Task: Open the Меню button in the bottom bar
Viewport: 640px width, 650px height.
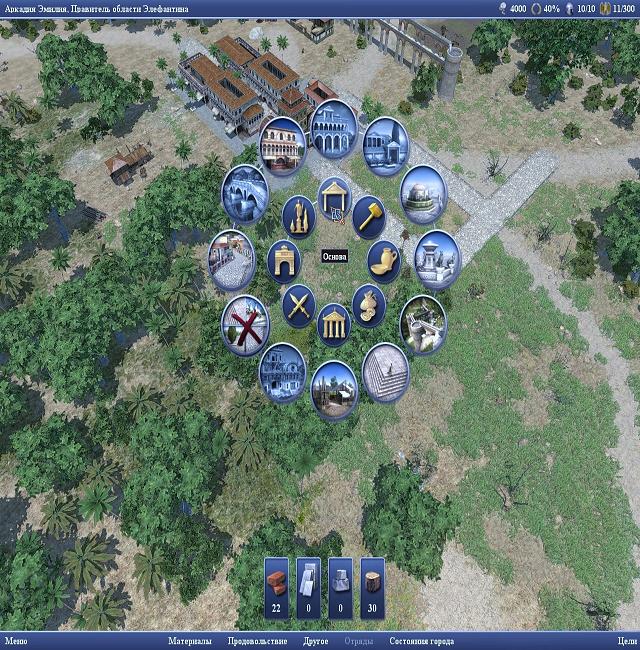Action: click(16, 641)
